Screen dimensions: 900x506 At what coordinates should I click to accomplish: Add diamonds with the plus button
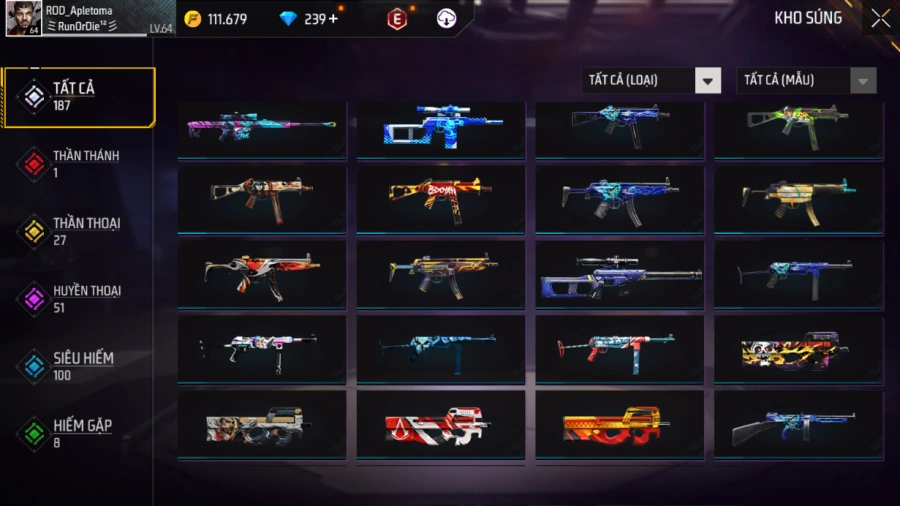pos(333,19)
